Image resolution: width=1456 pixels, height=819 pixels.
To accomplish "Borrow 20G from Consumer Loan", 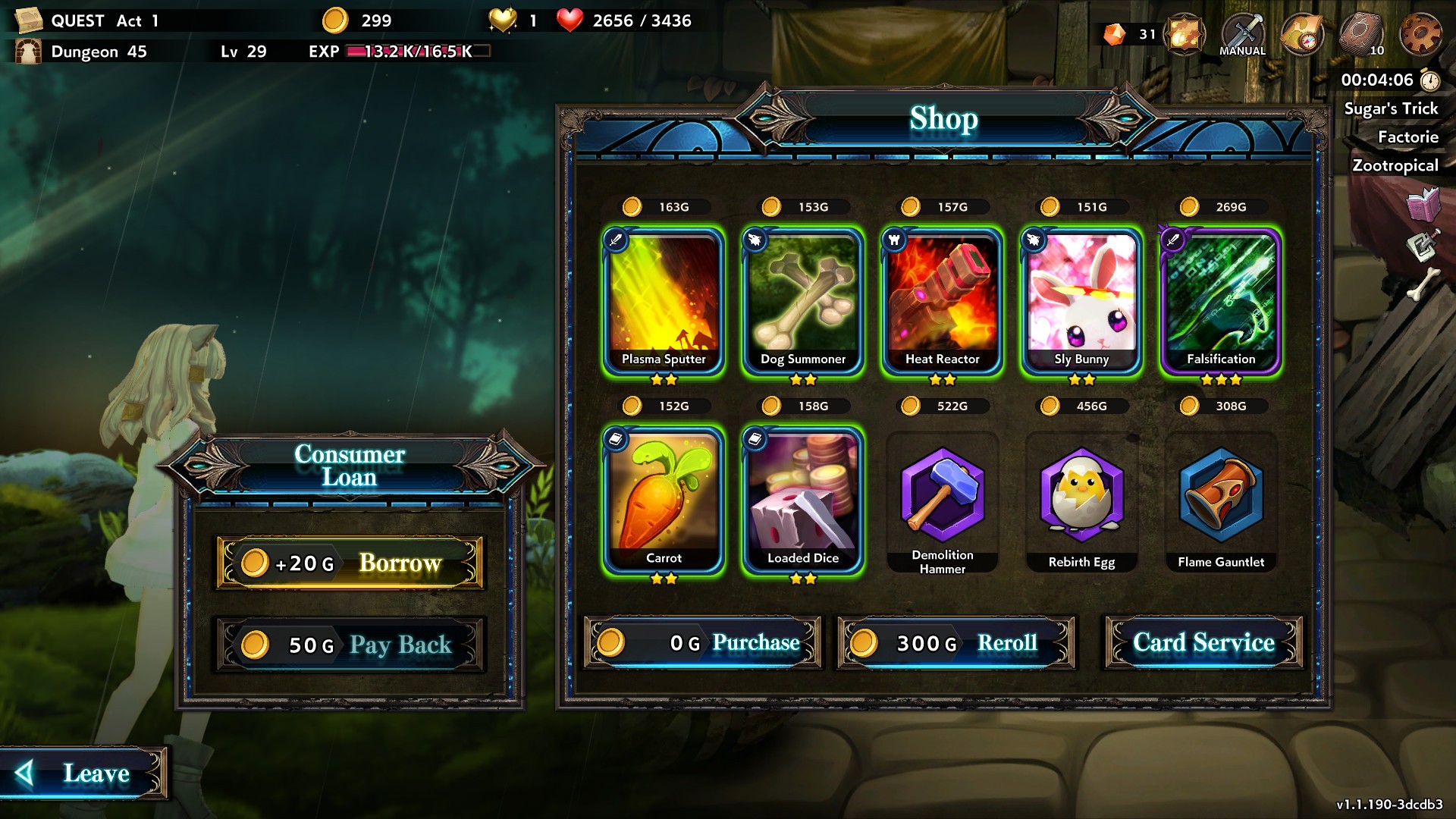I will coord(350,563).
